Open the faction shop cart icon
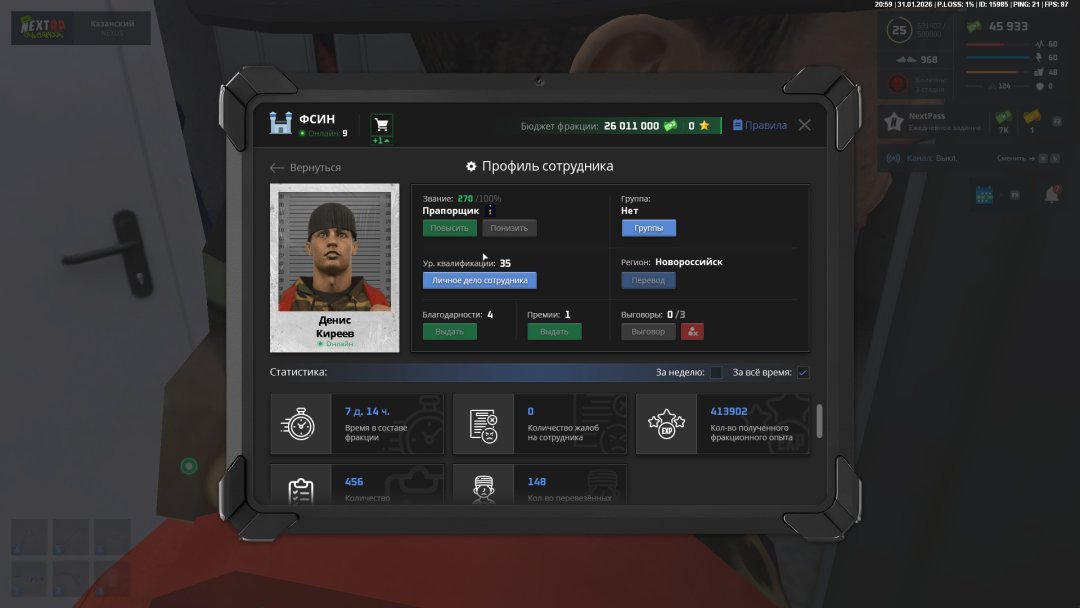The image size is (1080, 608). (x=381, y=126)
